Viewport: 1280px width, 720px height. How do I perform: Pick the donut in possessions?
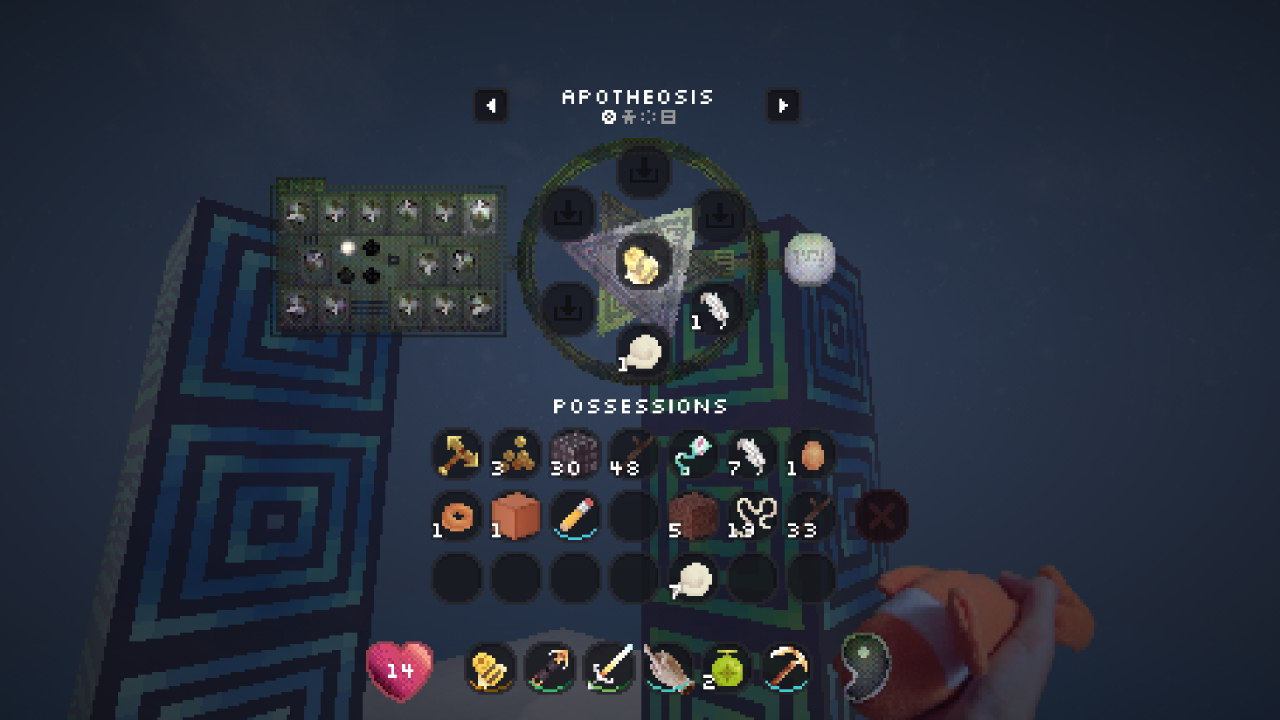pos(457,516)
